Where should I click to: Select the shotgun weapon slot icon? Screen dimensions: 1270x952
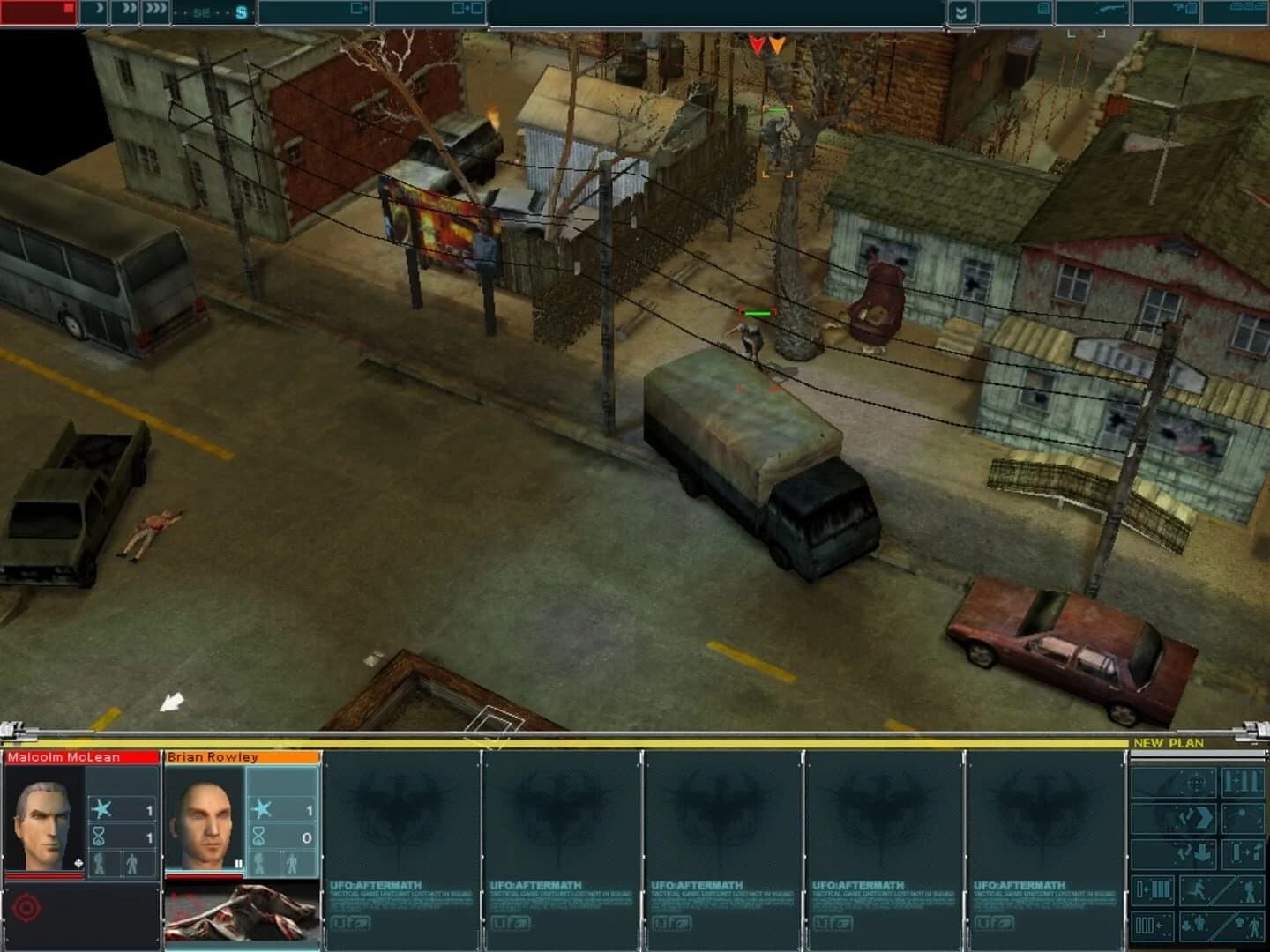(1110, 10)
